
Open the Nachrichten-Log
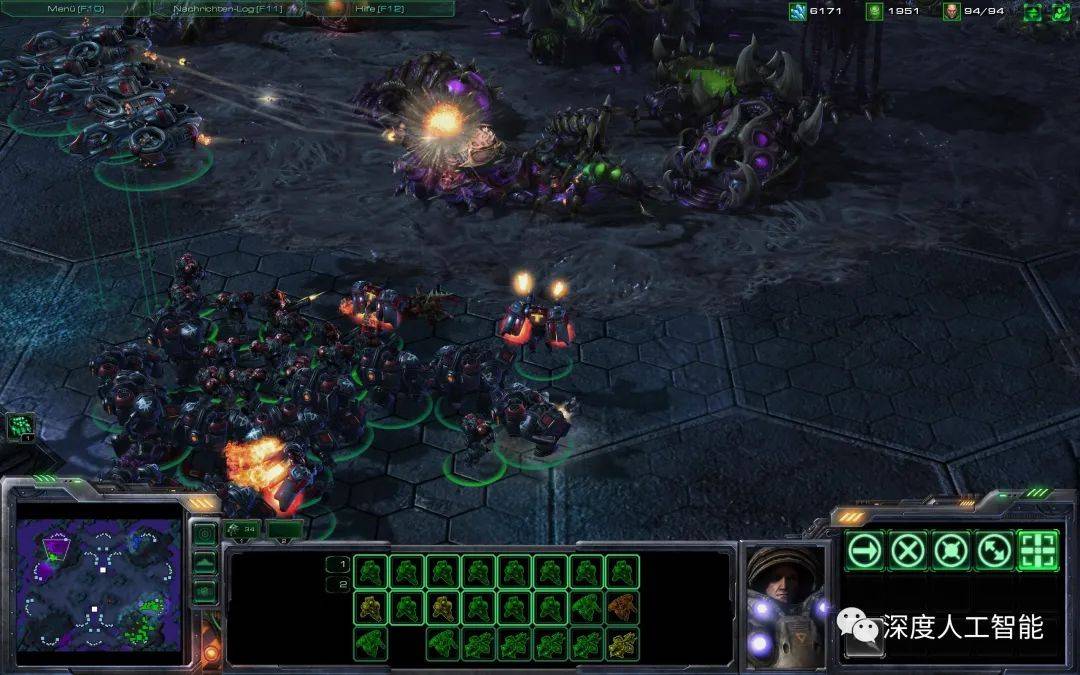click(x=228, y=9)
